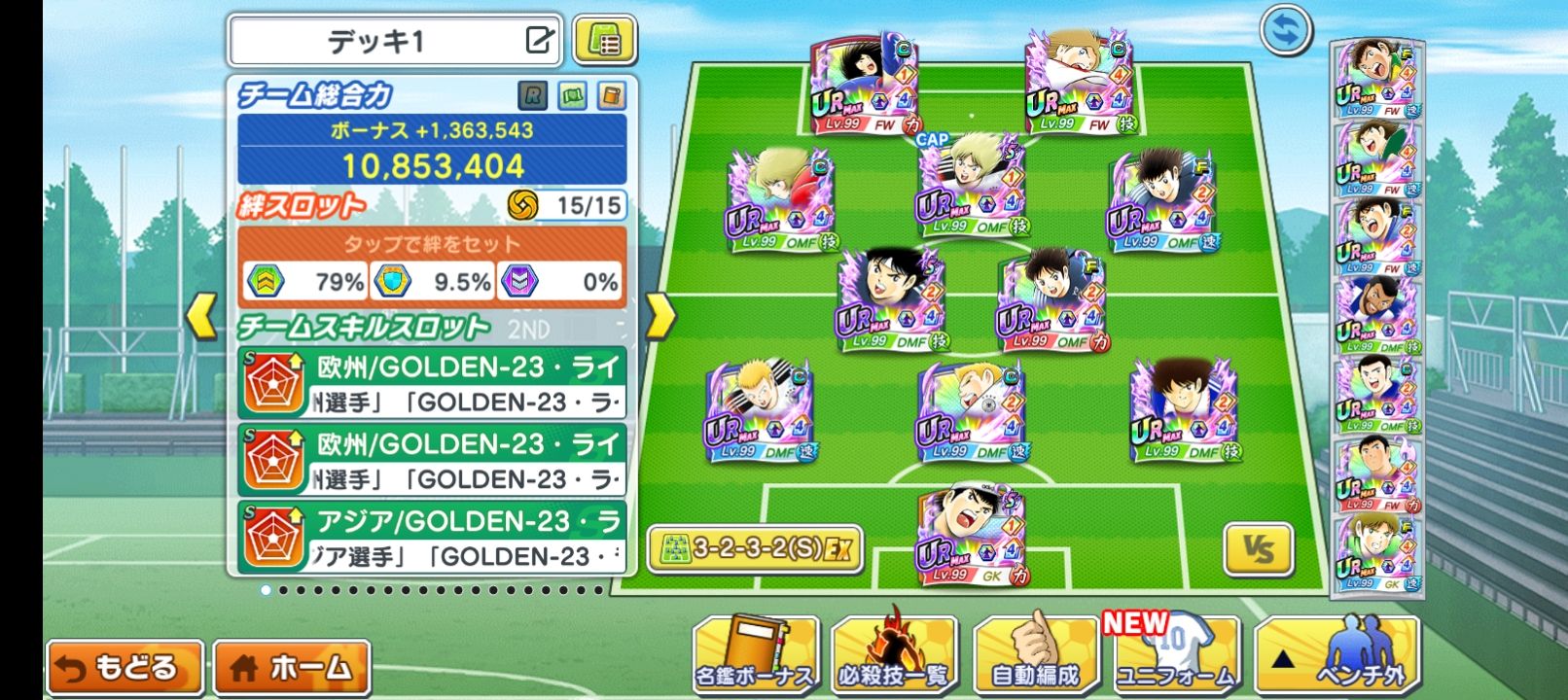Open the 名鑑ボーナス encyclopedia bonus

[x=756, y=654]
